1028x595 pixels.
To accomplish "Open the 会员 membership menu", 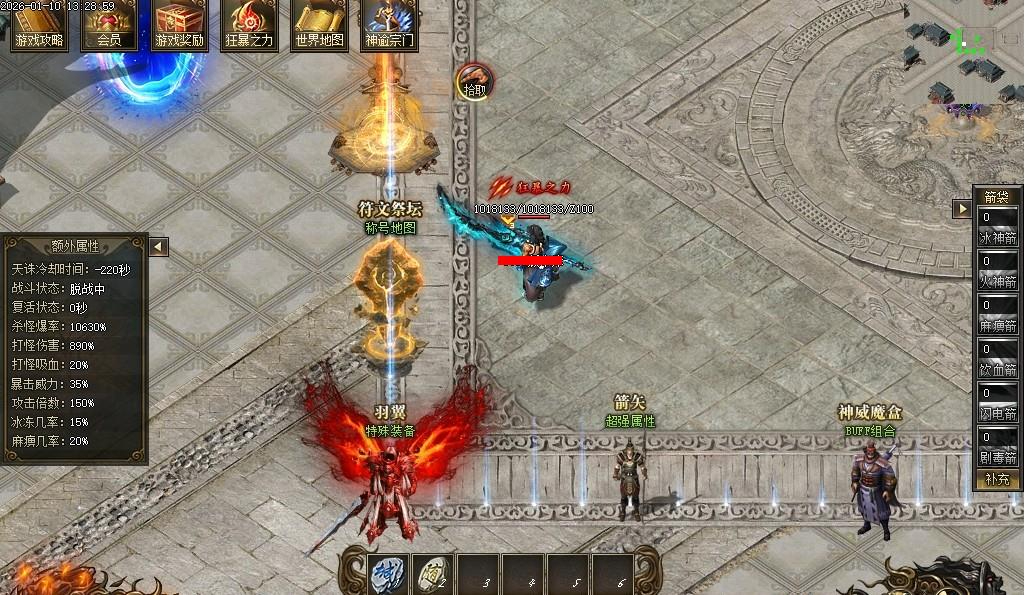I will point(108,25).
